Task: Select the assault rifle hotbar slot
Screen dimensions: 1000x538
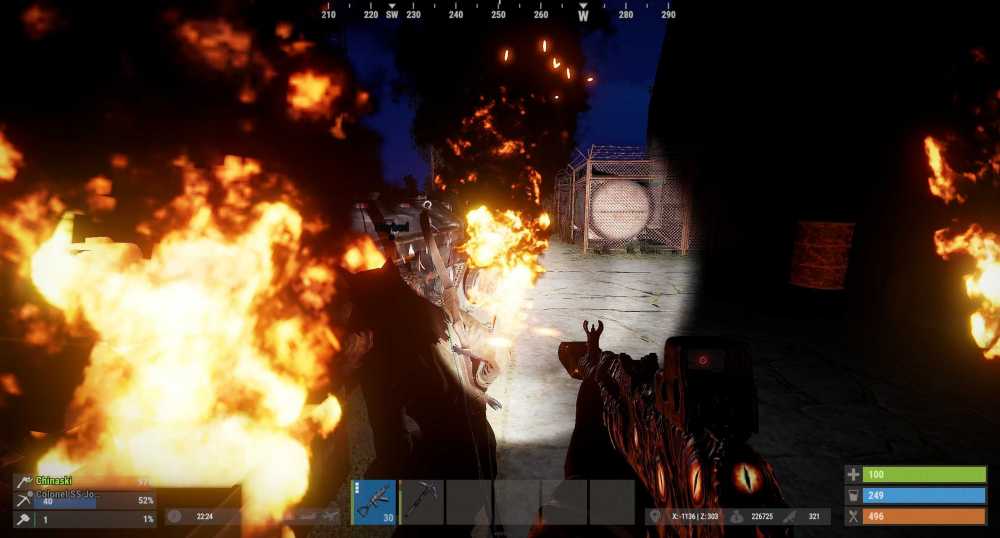Action: coord(374,502)
